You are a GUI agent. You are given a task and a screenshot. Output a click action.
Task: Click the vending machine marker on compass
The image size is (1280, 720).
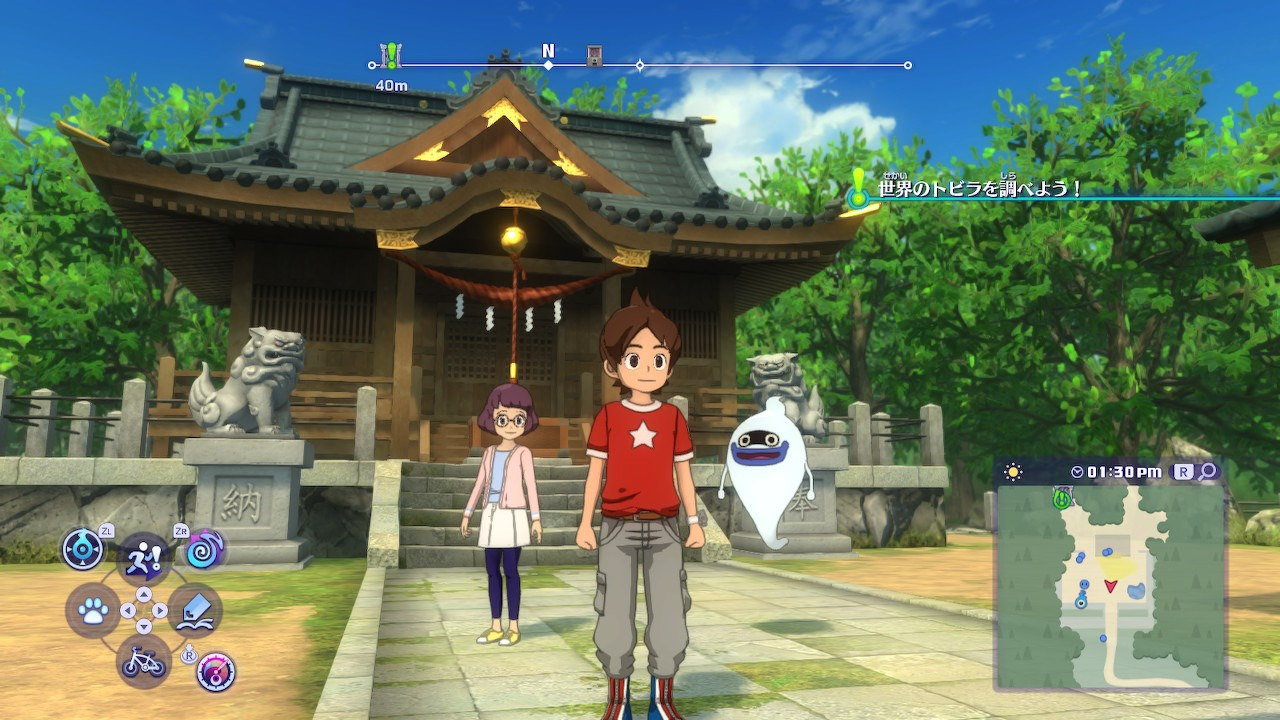(x=594, y=56)
